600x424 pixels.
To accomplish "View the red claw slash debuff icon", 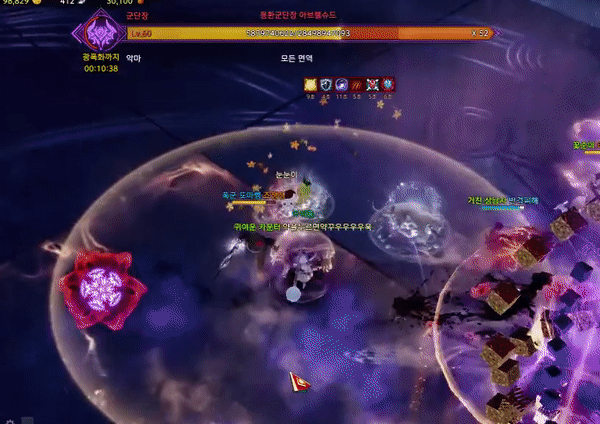I will pyautogui.click(x=357, y=85).
